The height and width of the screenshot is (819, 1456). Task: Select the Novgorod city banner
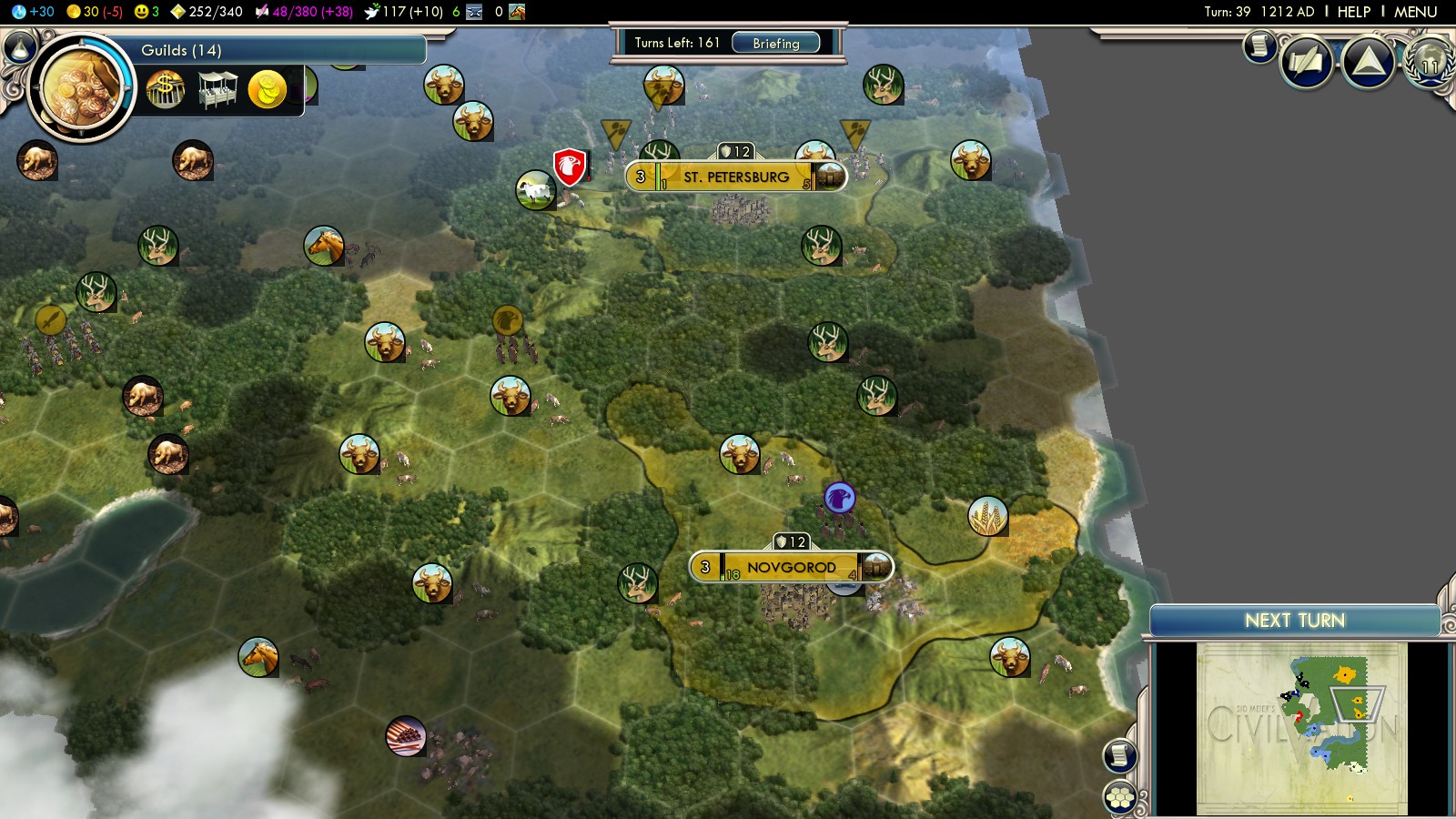[790, 567]
